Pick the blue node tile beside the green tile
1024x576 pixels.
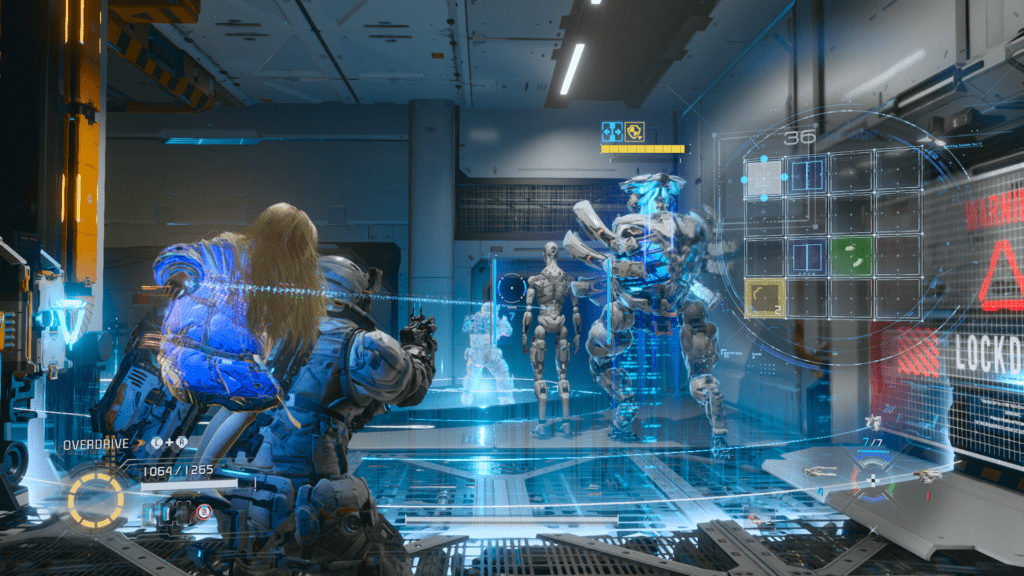(808, 256)
